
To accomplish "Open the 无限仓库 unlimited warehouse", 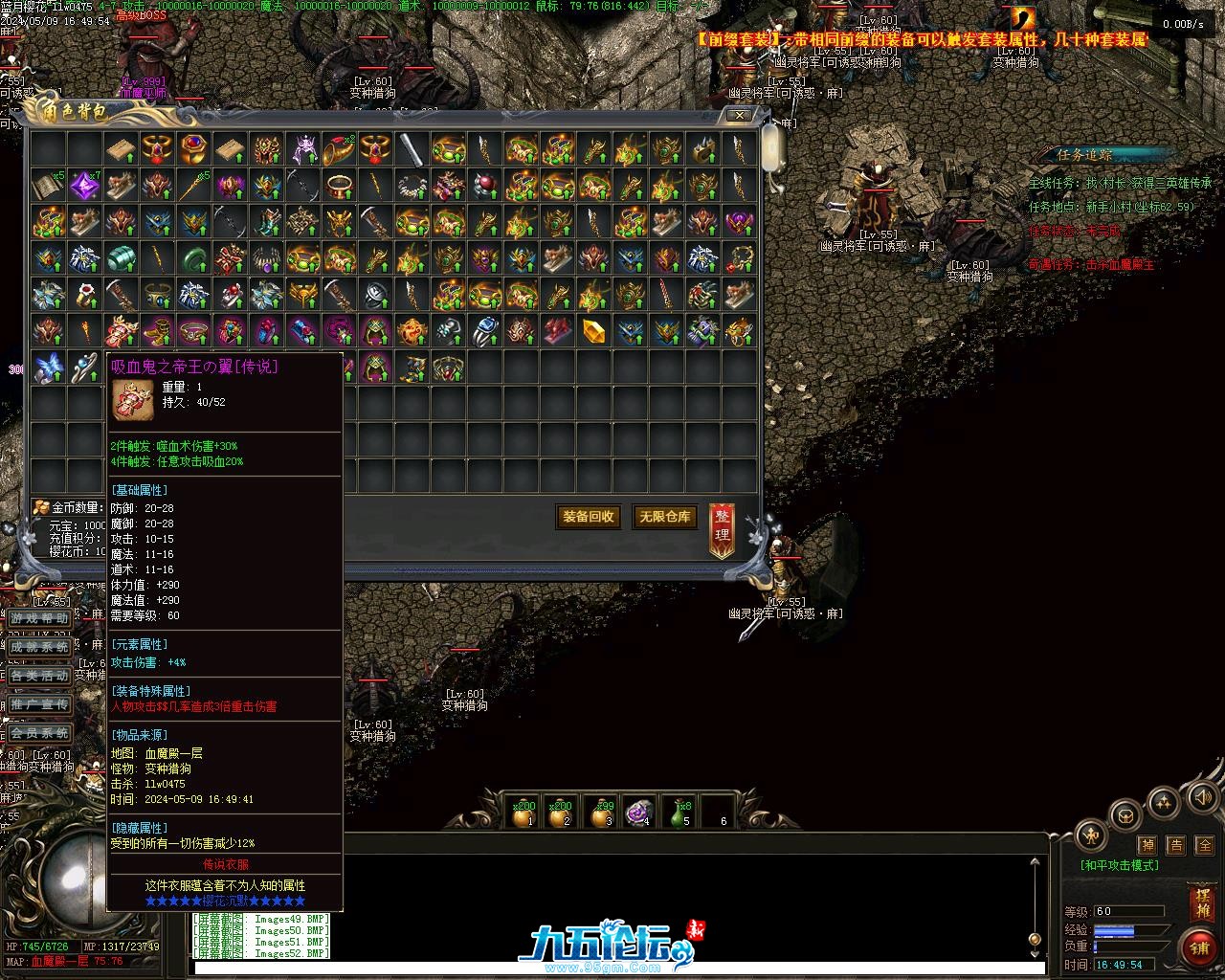I will tap(664, 517).
